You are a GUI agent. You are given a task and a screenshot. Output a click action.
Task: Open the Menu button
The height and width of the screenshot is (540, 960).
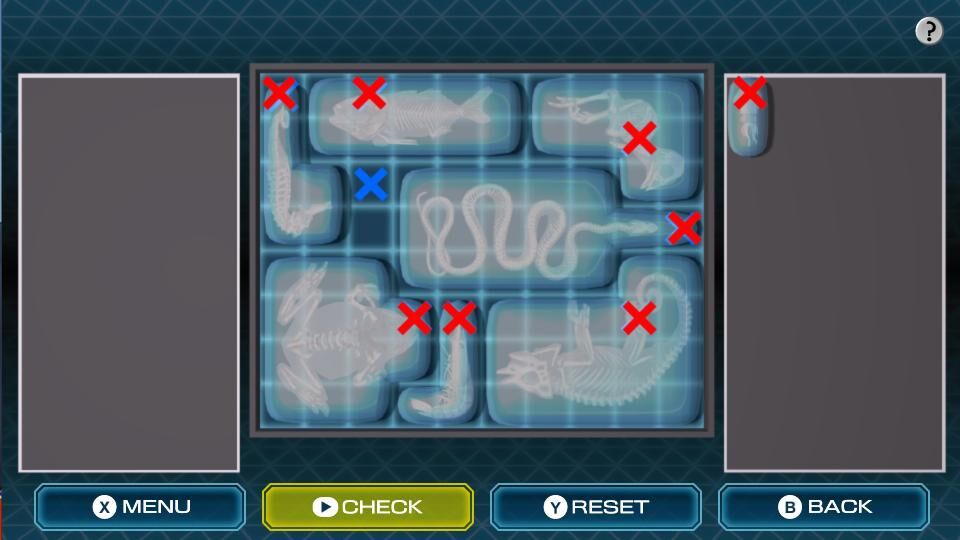point(140,507)
